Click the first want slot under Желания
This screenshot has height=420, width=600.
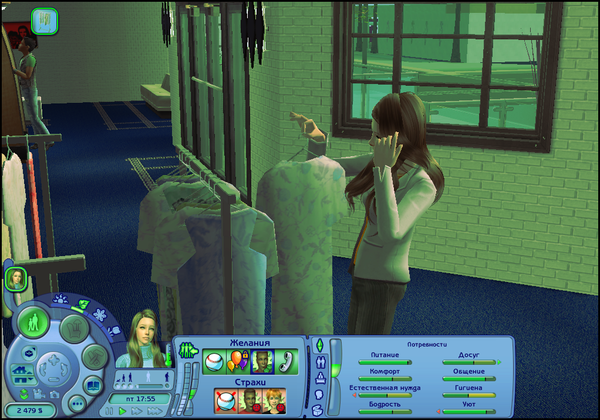214,361
